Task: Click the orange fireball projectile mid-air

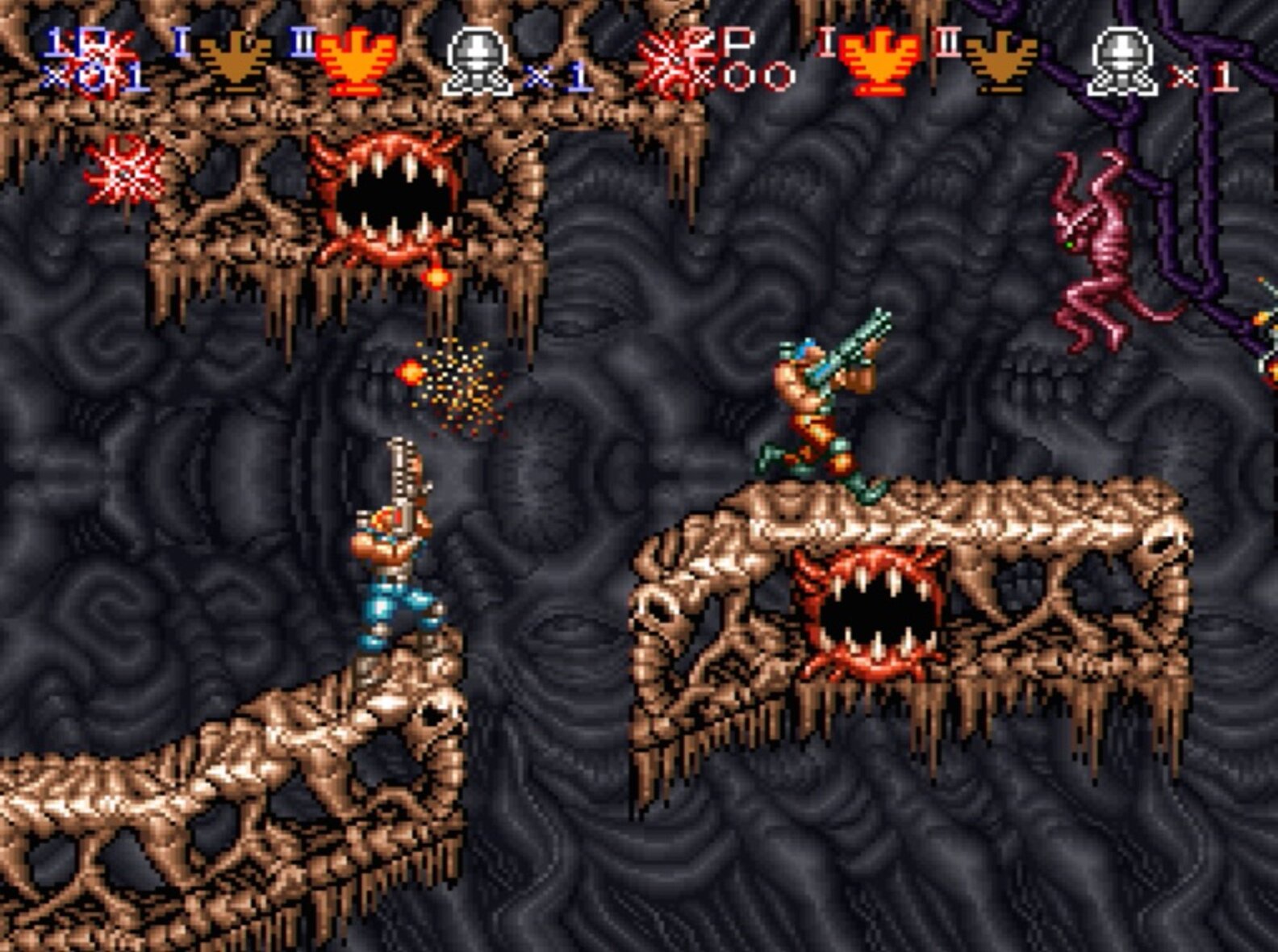Action: pos(410,373)
